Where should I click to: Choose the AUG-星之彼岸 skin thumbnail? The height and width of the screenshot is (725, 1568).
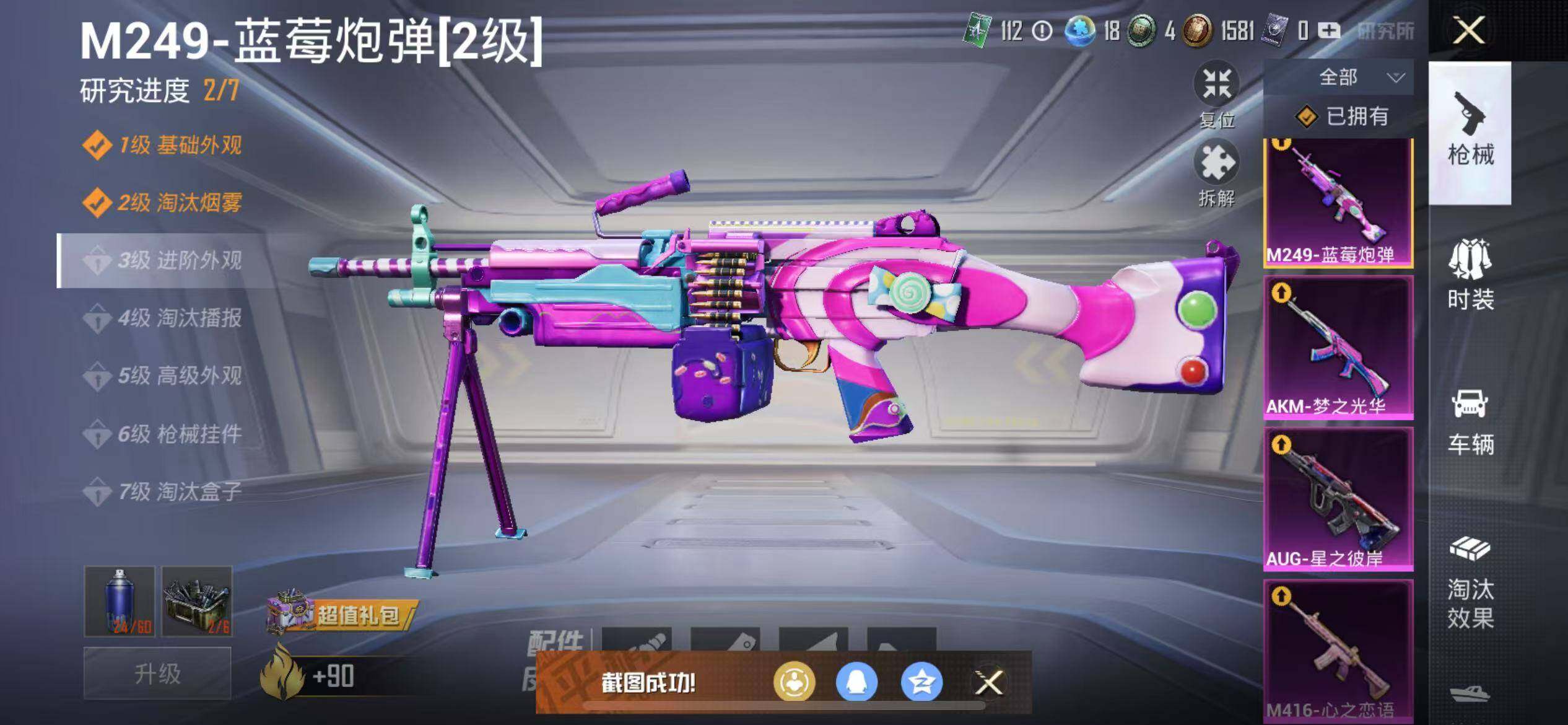(1338, 499)
